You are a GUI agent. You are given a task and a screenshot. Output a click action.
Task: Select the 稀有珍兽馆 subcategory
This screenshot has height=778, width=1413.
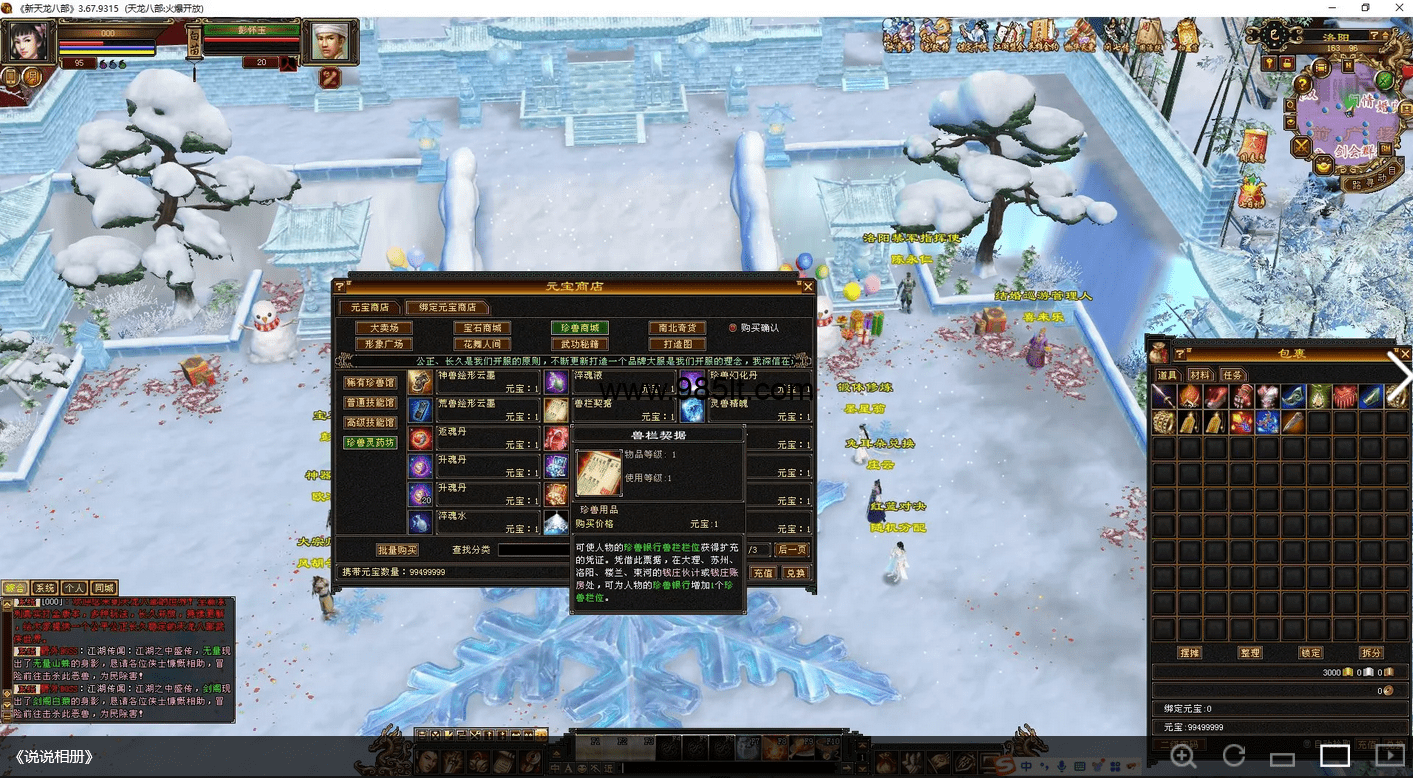click(370, 383)
